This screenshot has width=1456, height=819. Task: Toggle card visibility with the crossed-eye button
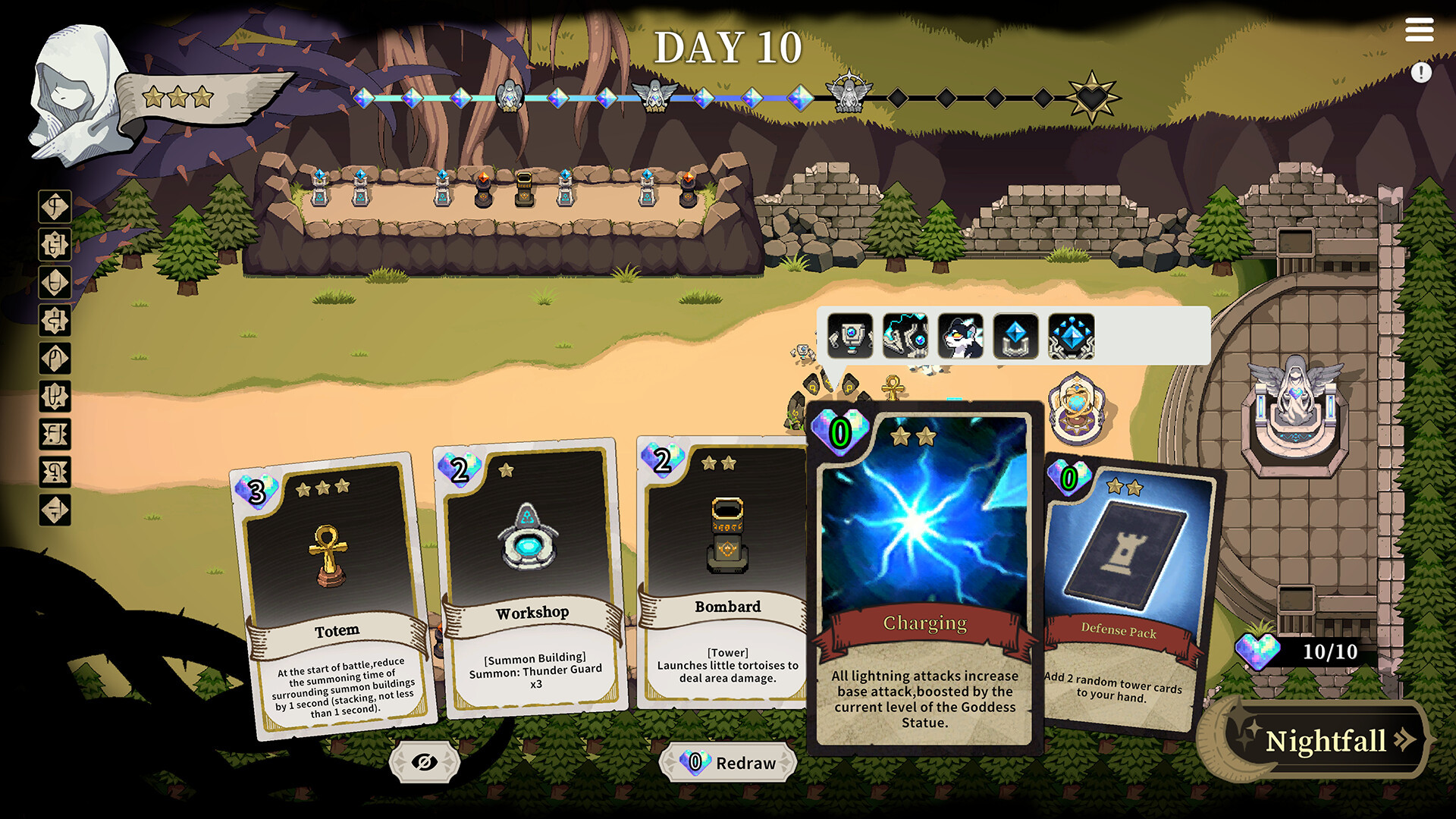(x=425, y=762)
